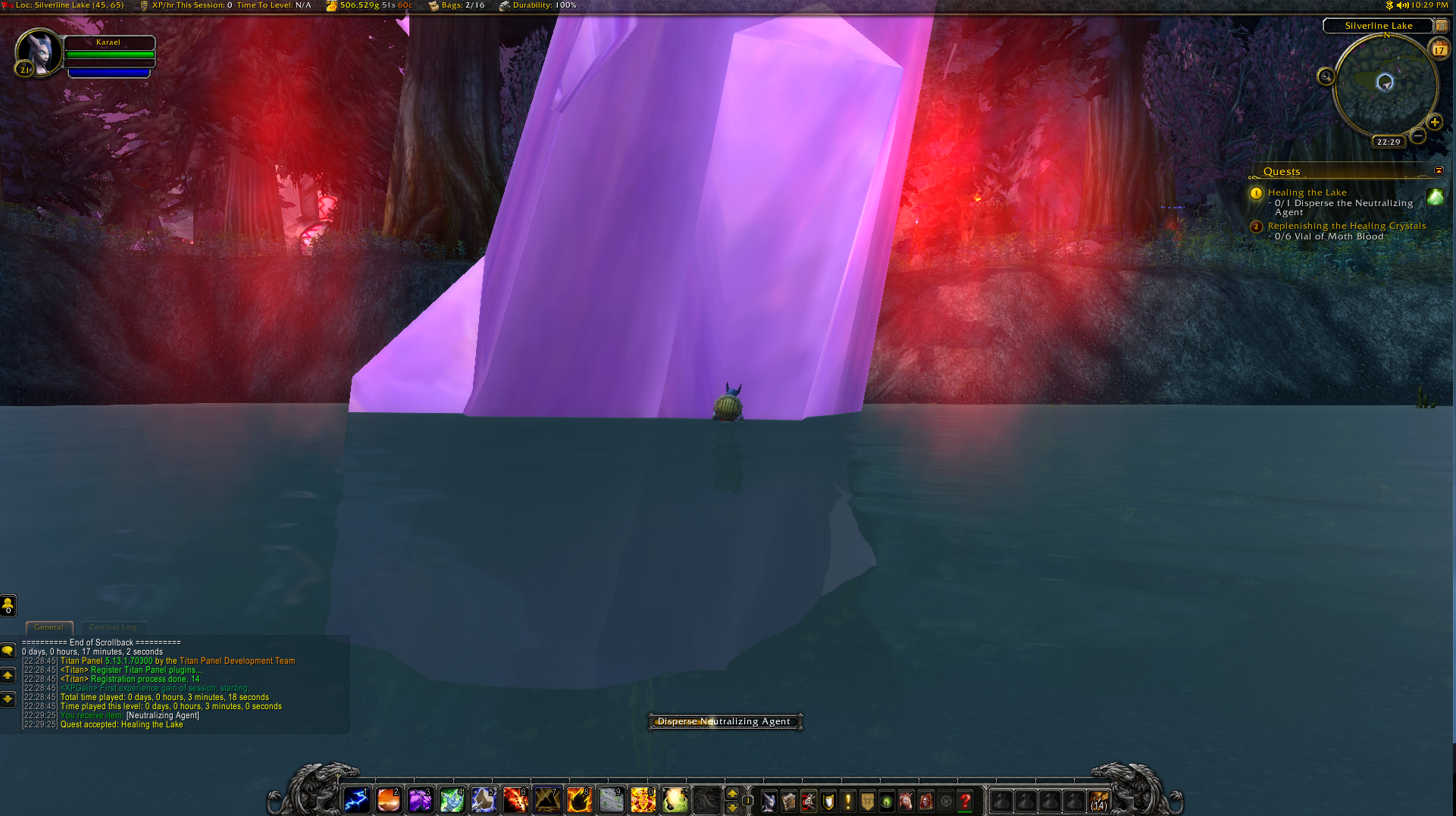Minimize the Quests objective tracker
The width and height of the screenshot is (1456, 816).
tap(1439, 171)
